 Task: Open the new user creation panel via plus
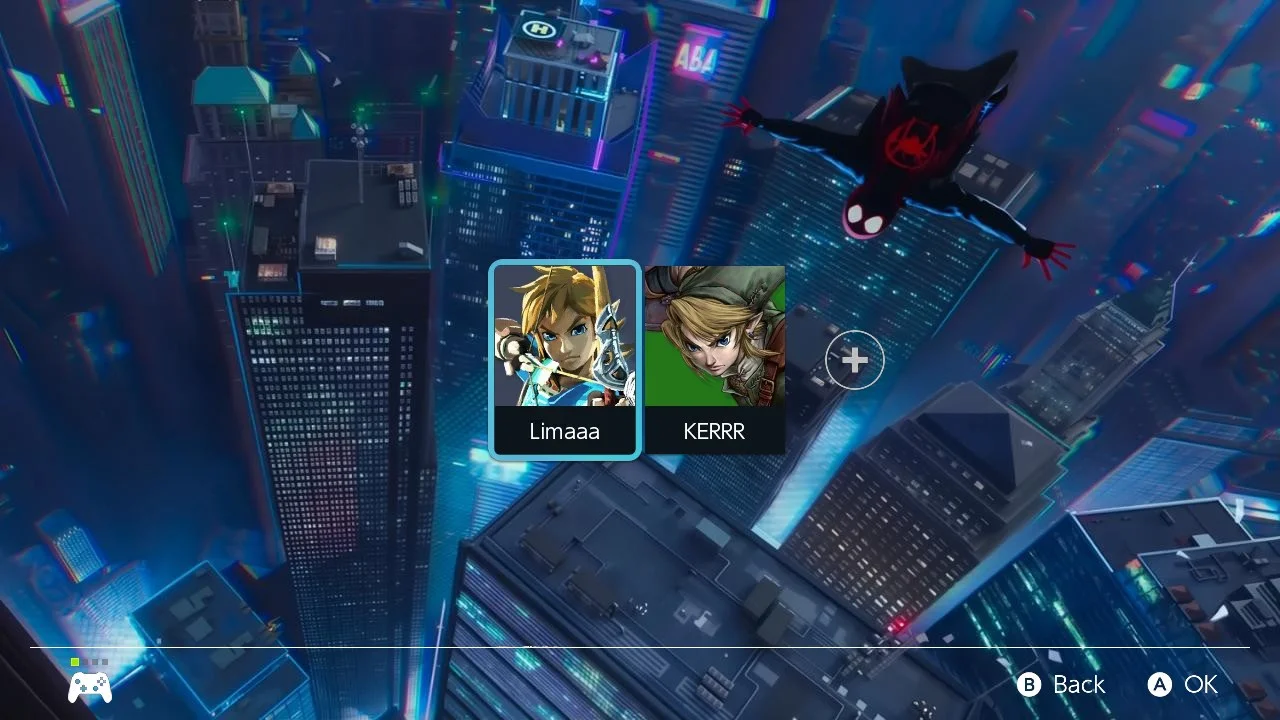click(x=854, y=359)
